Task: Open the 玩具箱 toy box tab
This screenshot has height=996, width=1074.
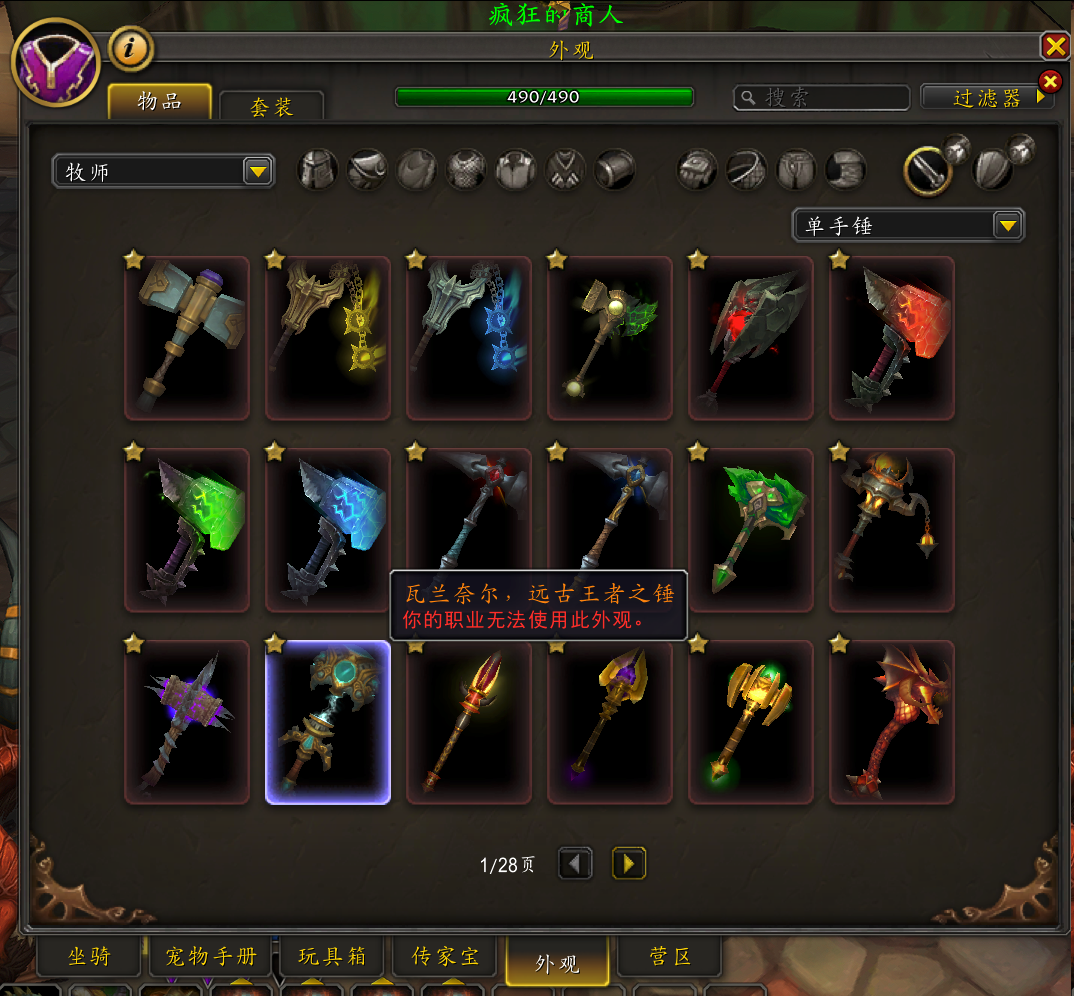Action: (x=333, y=957)
